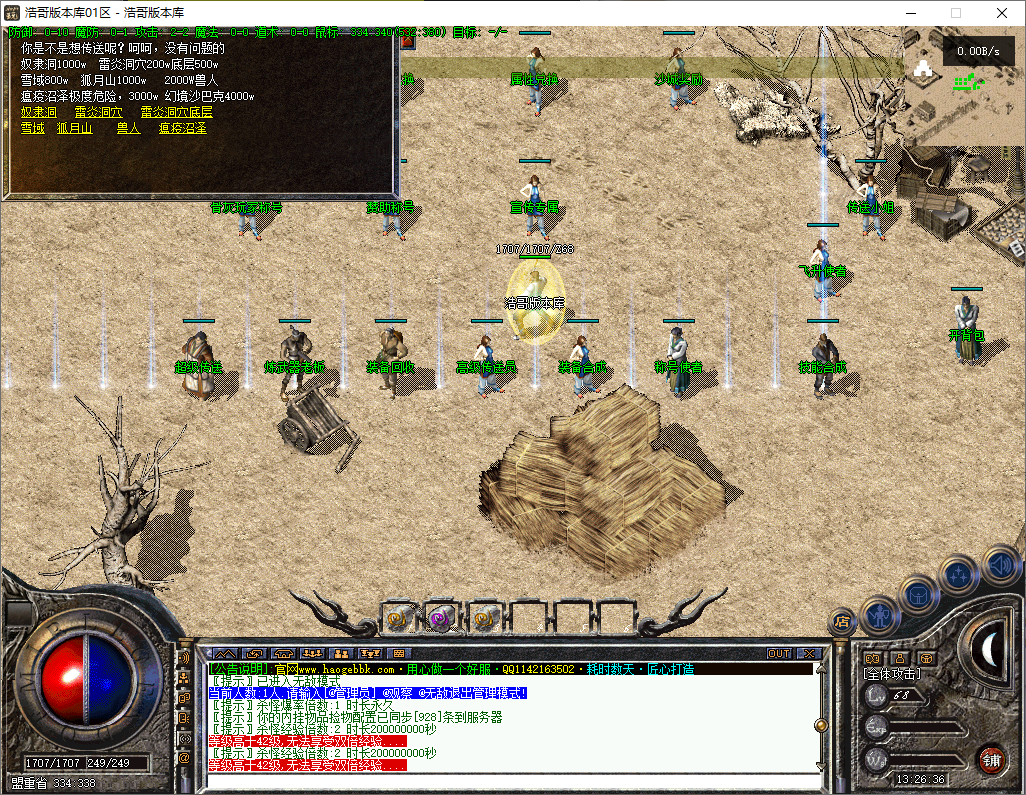
Task: Minimize the game window
Action: [x=910, y=13]
